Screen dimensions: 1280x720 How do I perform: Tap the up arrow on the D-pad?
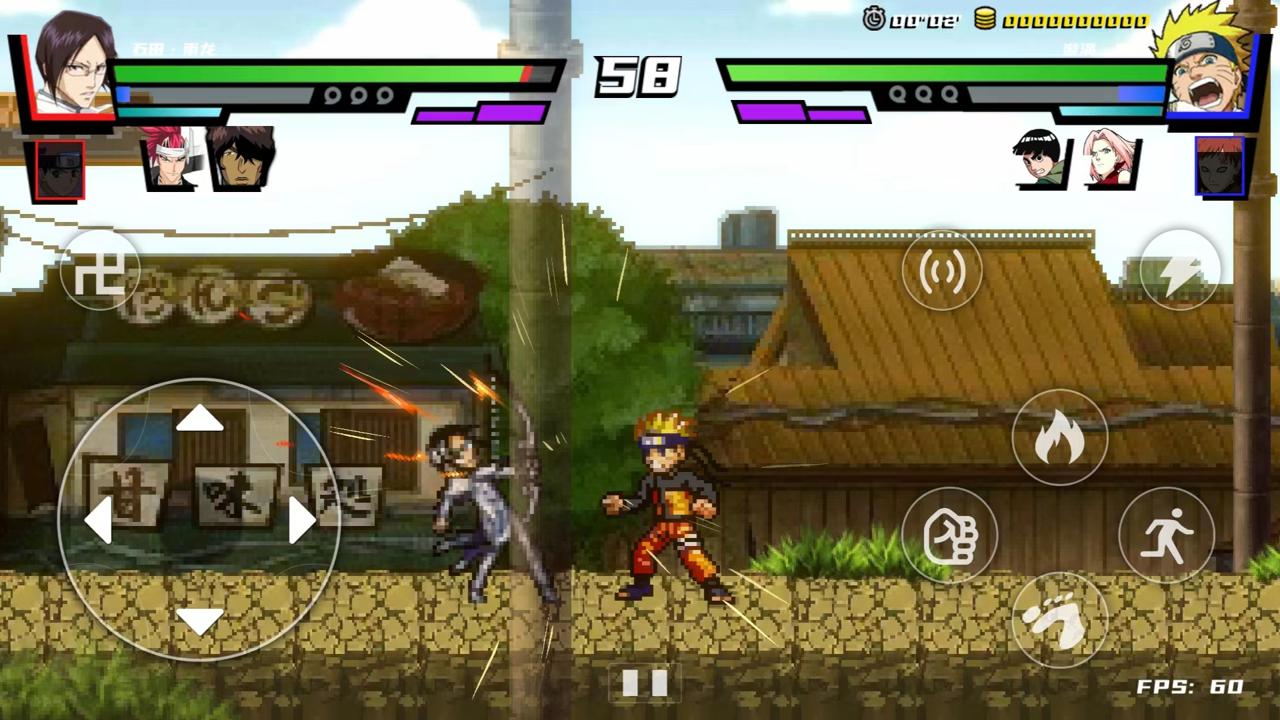[199, 418]
